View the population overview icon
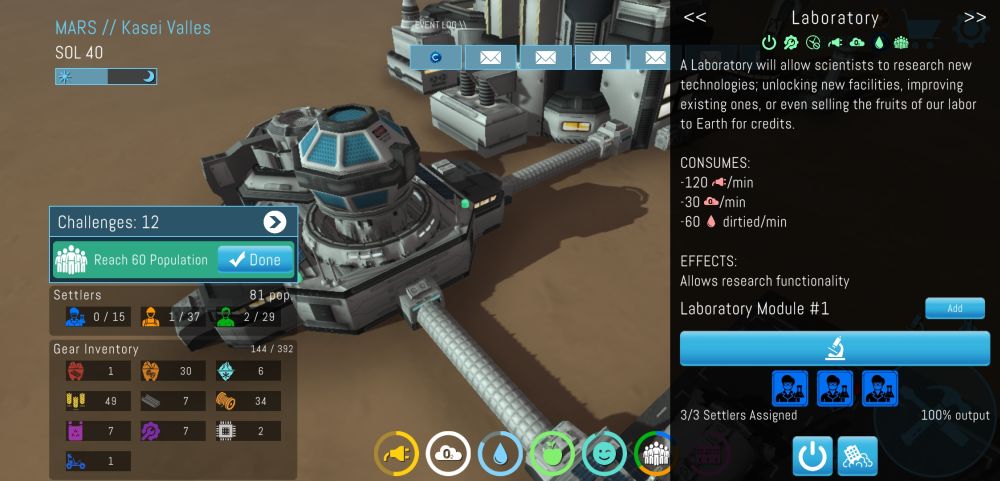 [654, 453]
